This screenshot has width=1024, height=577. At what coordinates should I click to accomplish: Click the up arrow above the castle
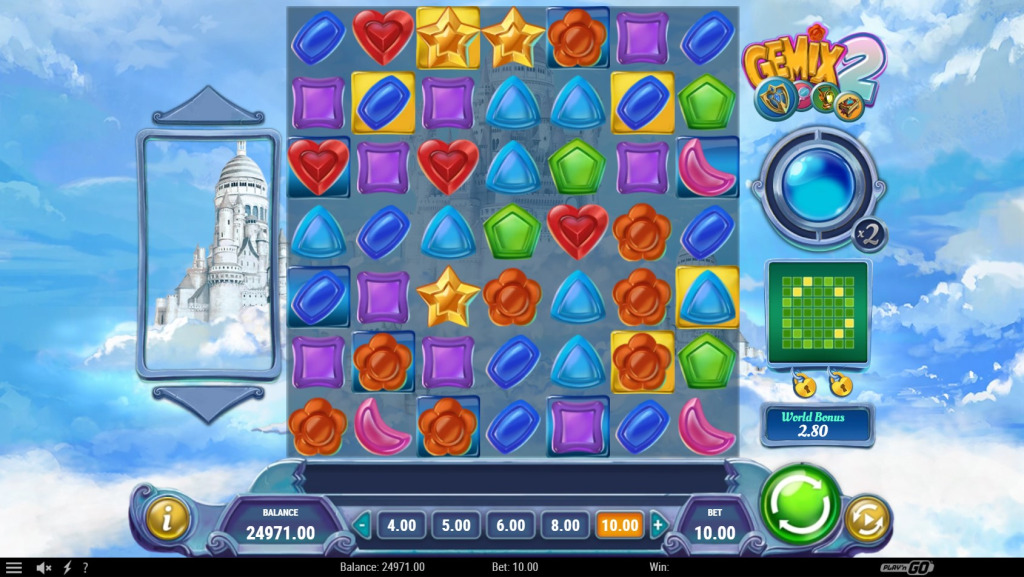tap(208, 106)
